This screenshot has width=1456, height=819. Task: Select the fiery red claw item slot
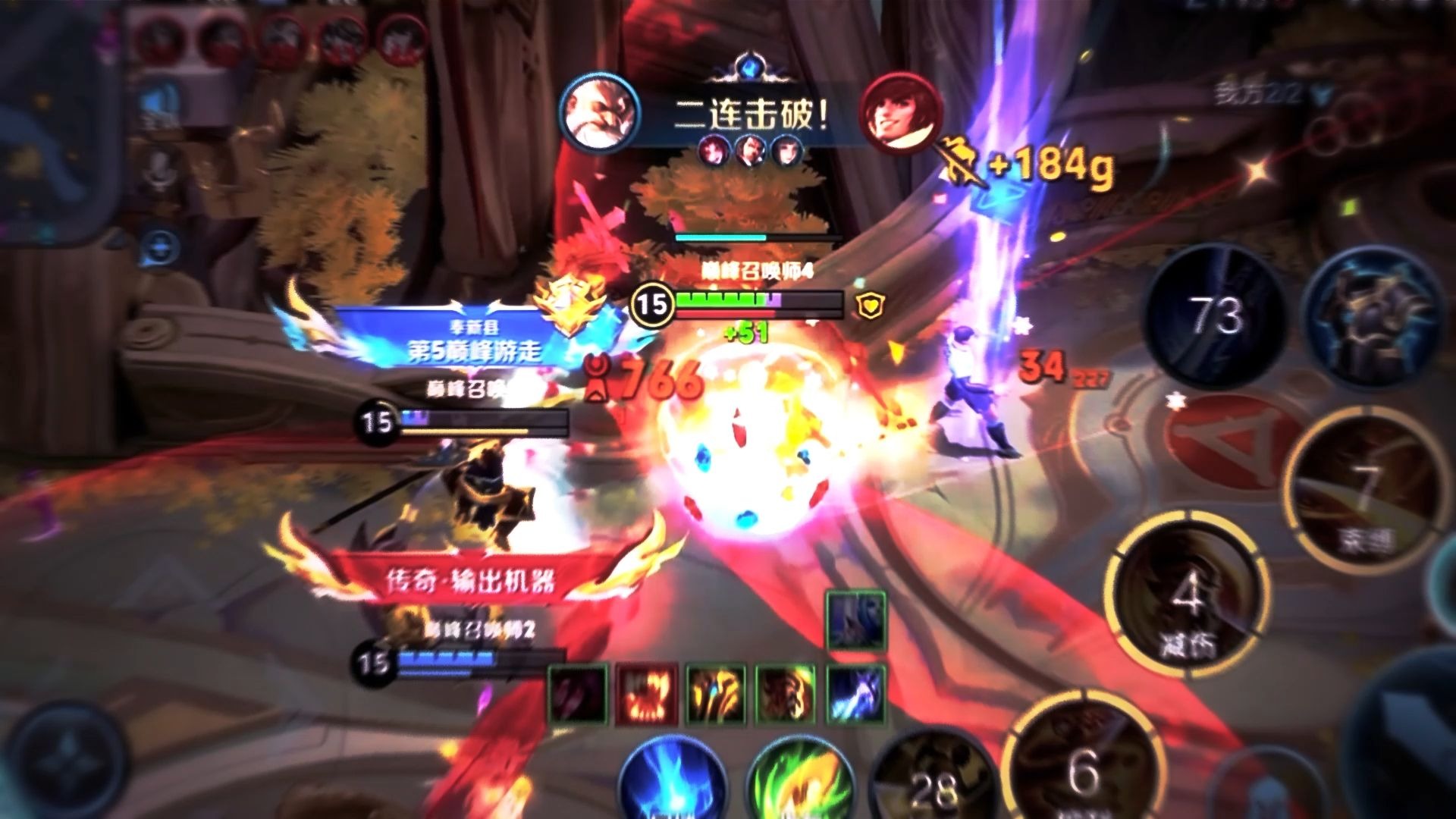click(643, 694)
